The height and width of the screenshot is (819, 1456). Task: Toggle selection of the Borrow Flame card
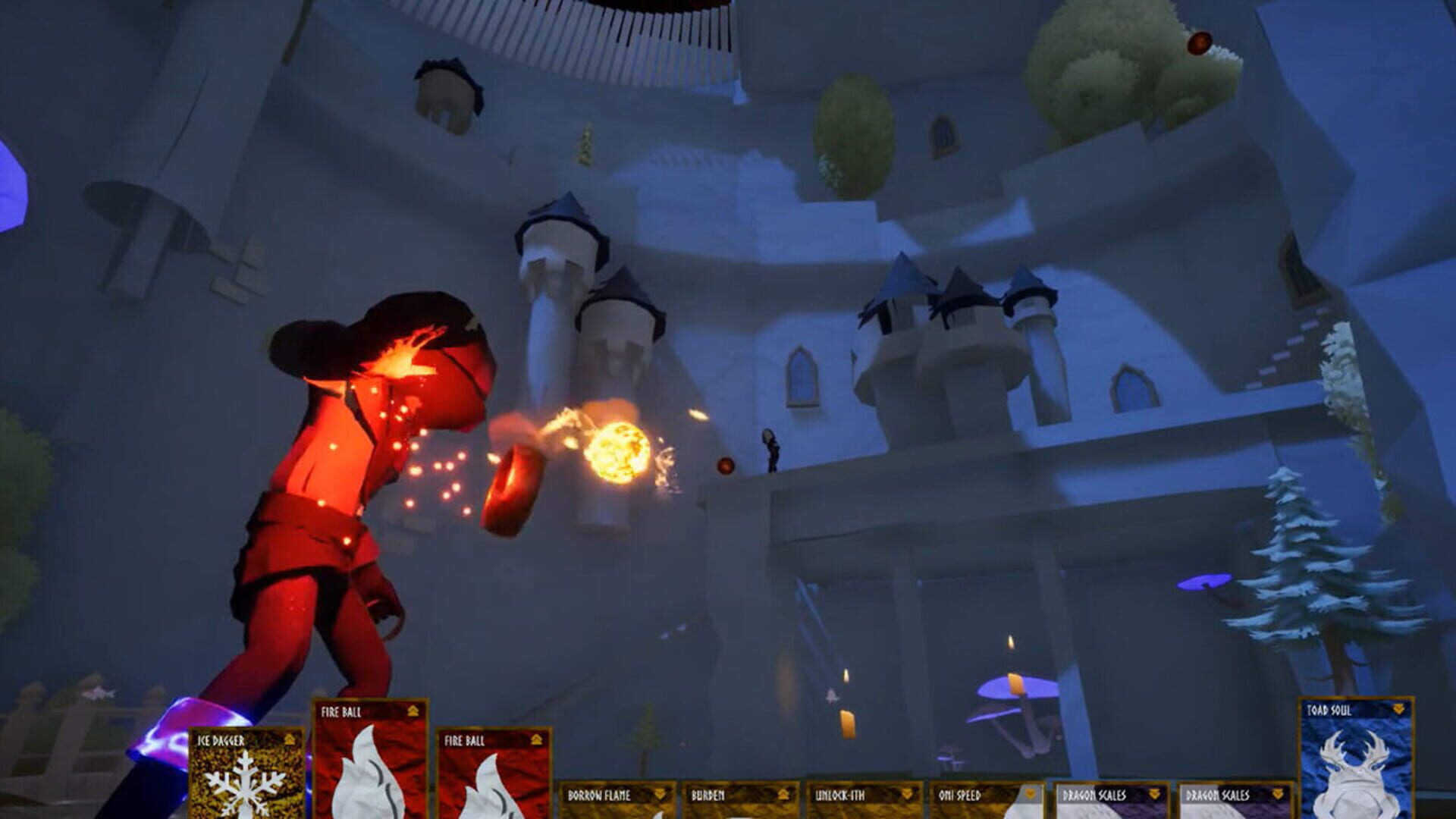point(600,795)
